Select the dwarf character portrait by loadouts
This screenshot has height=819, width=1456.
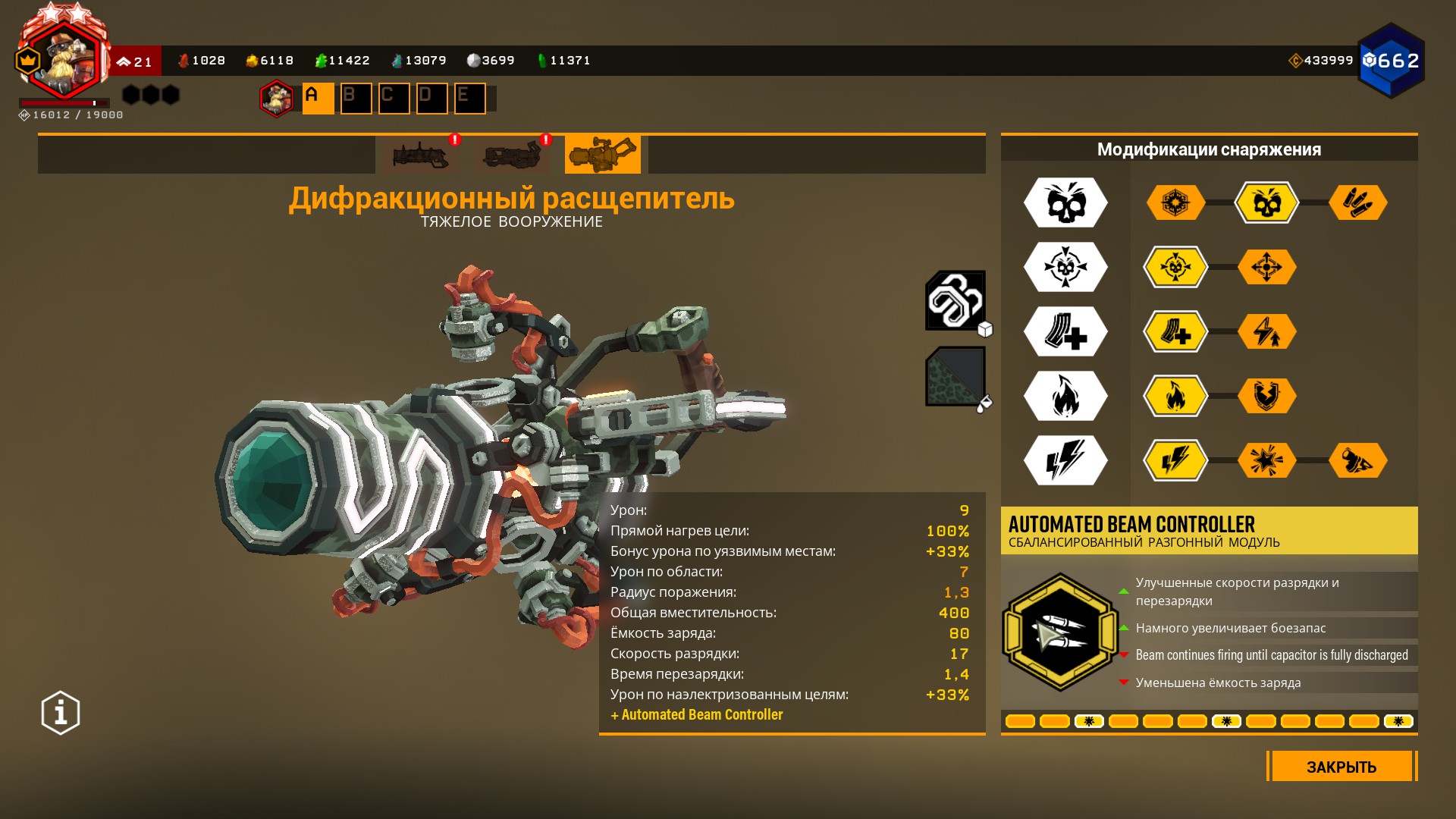tap(277, 99)
